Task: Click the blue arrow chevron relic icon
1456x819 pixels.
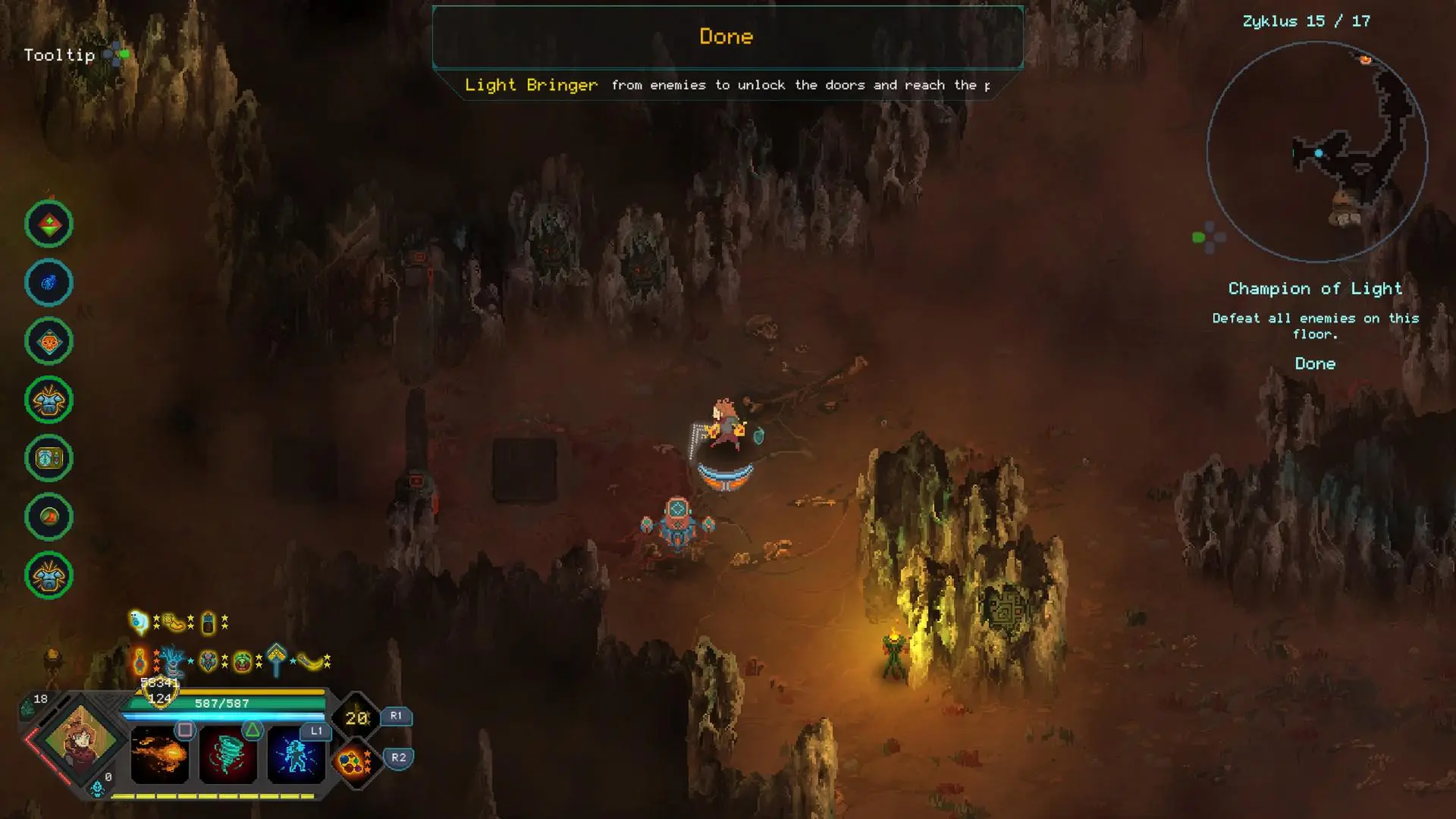Action: point(276,658)
